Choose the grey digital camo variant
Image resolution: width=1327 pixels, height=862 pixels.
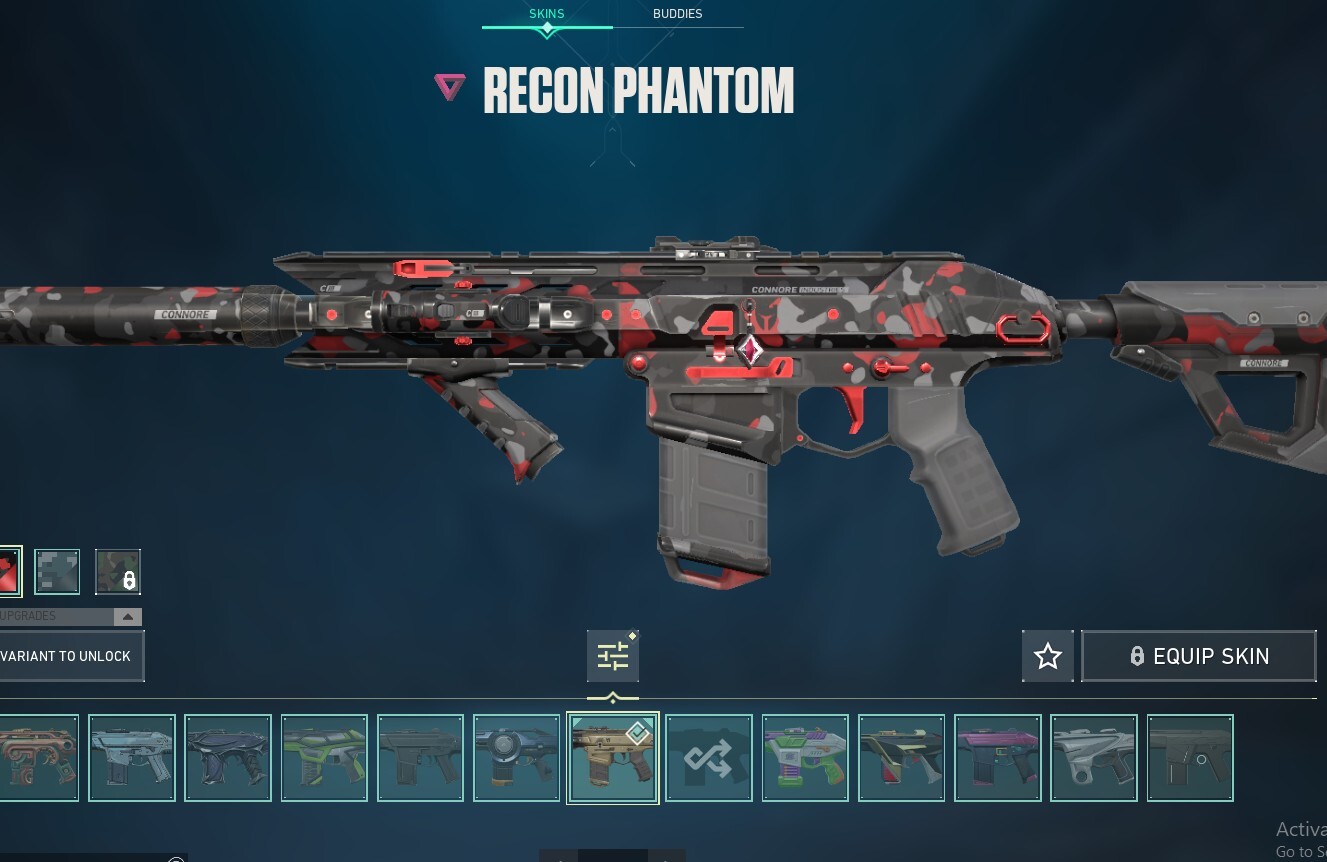pyautogui.click(x=57, y=572)
